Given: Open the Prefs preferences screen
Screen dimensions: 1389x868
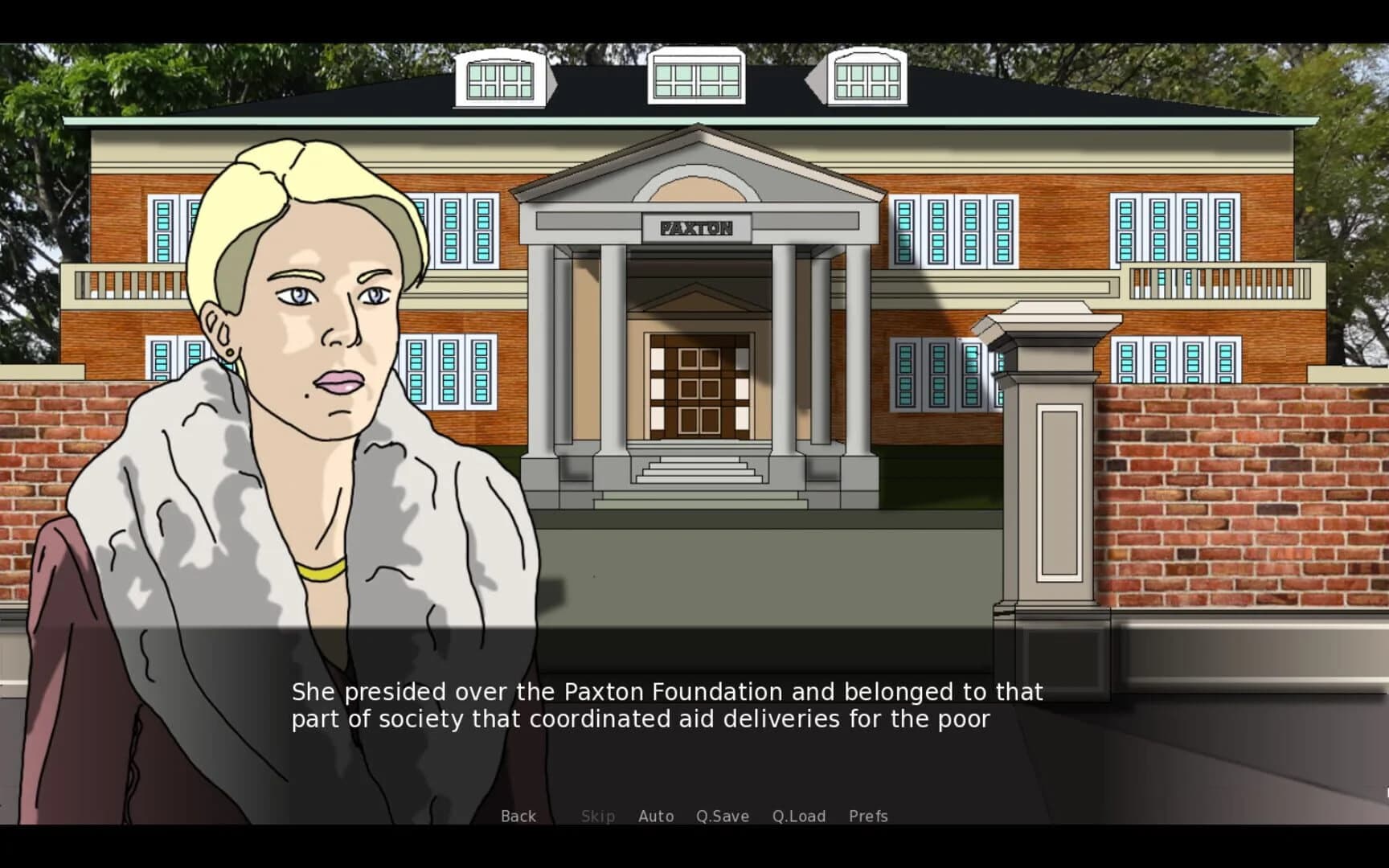Looking at the screenshot, I should click(x=868, y=816).
